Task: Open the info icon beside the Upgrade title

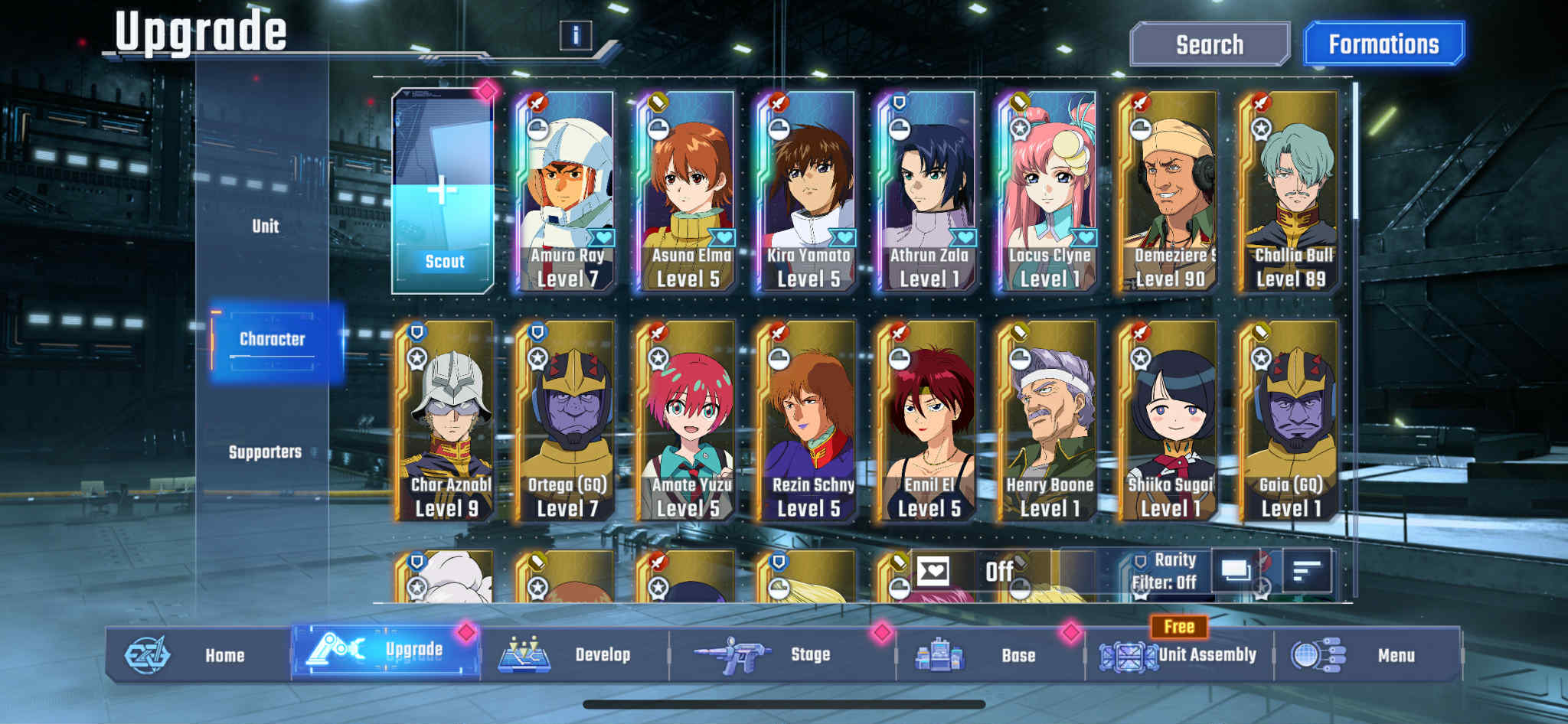Action: point(576,34)
